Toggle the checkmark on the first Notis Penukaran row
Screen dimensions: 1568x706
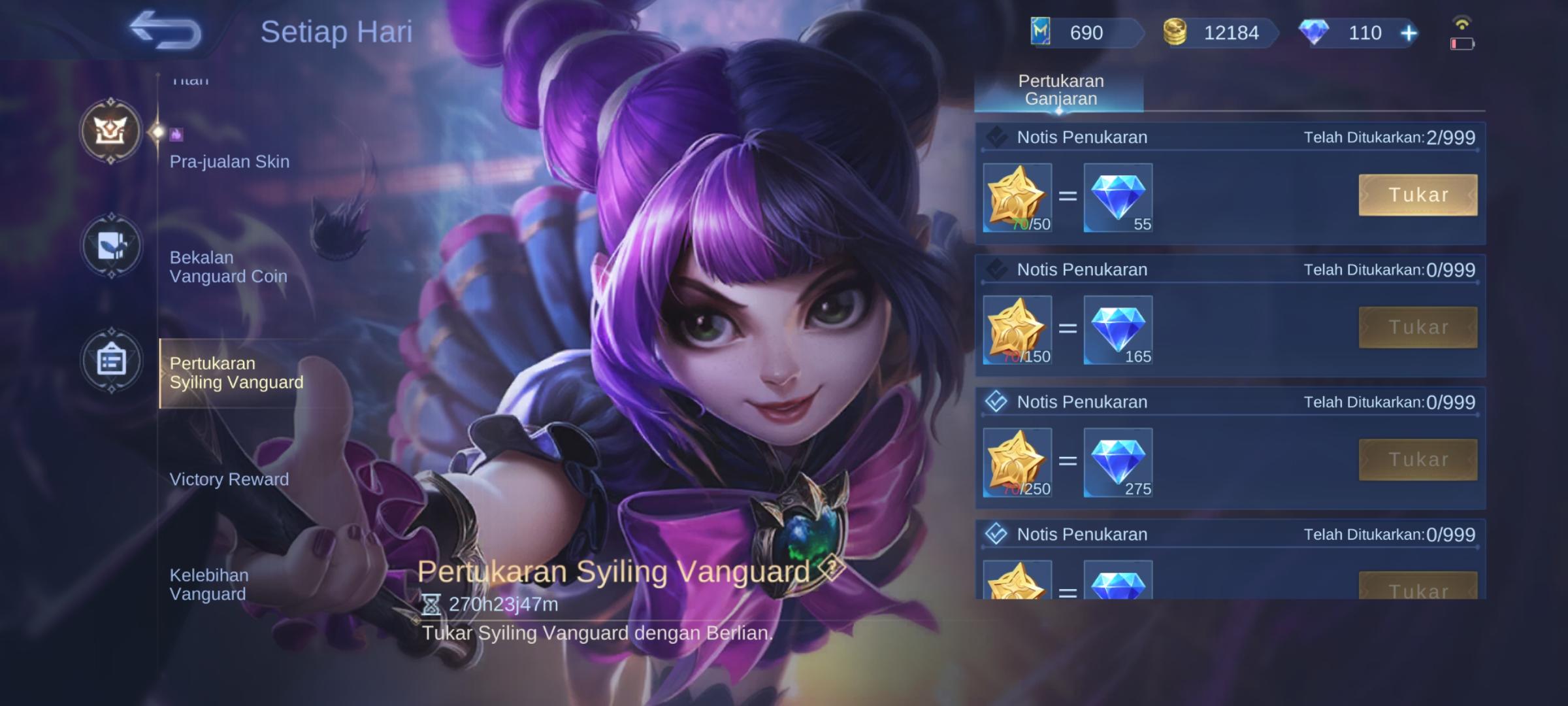coord(998,137)
